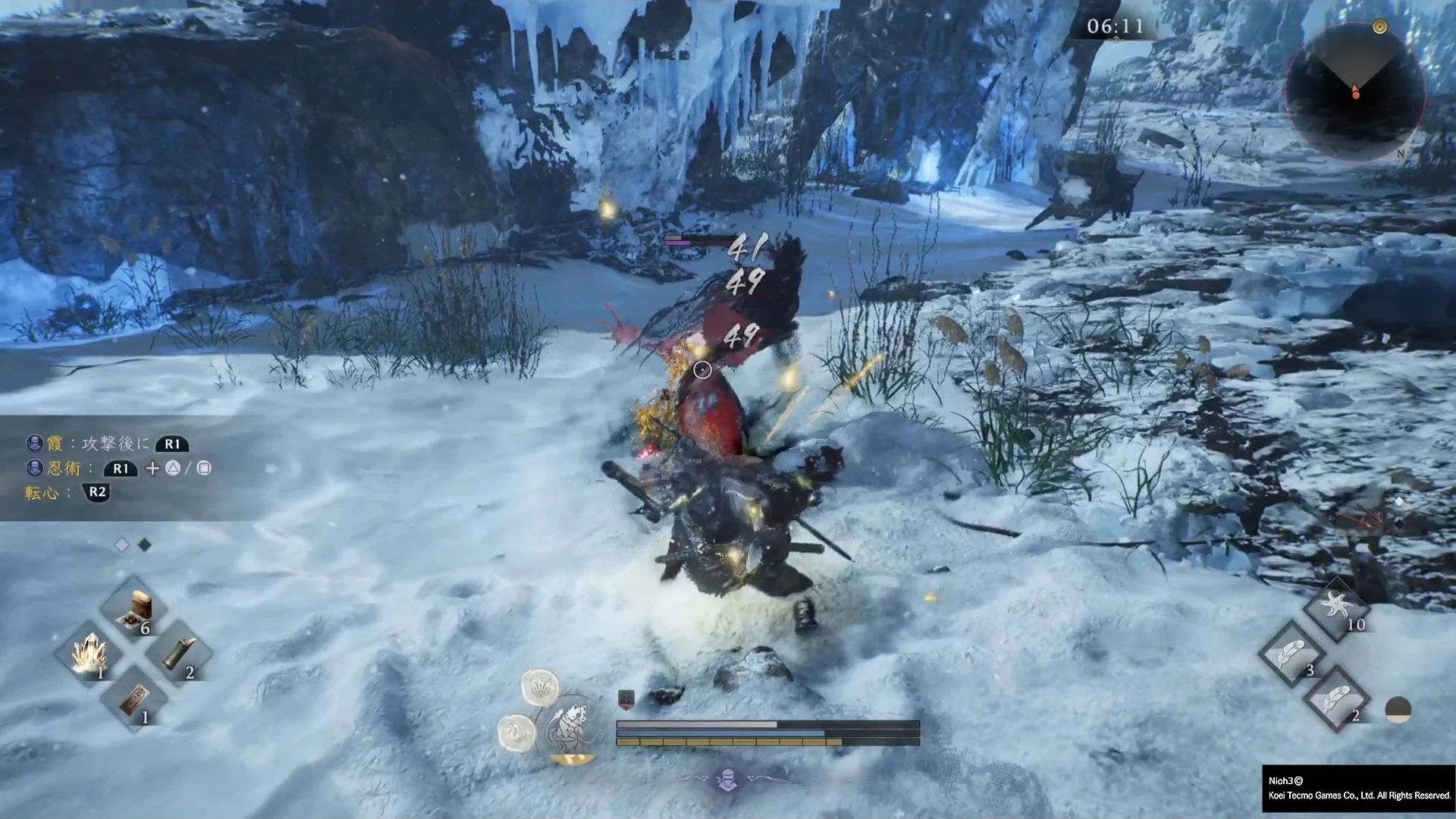
Task: Select the upper round spirit skill medallion
Action: click(540, 687)
